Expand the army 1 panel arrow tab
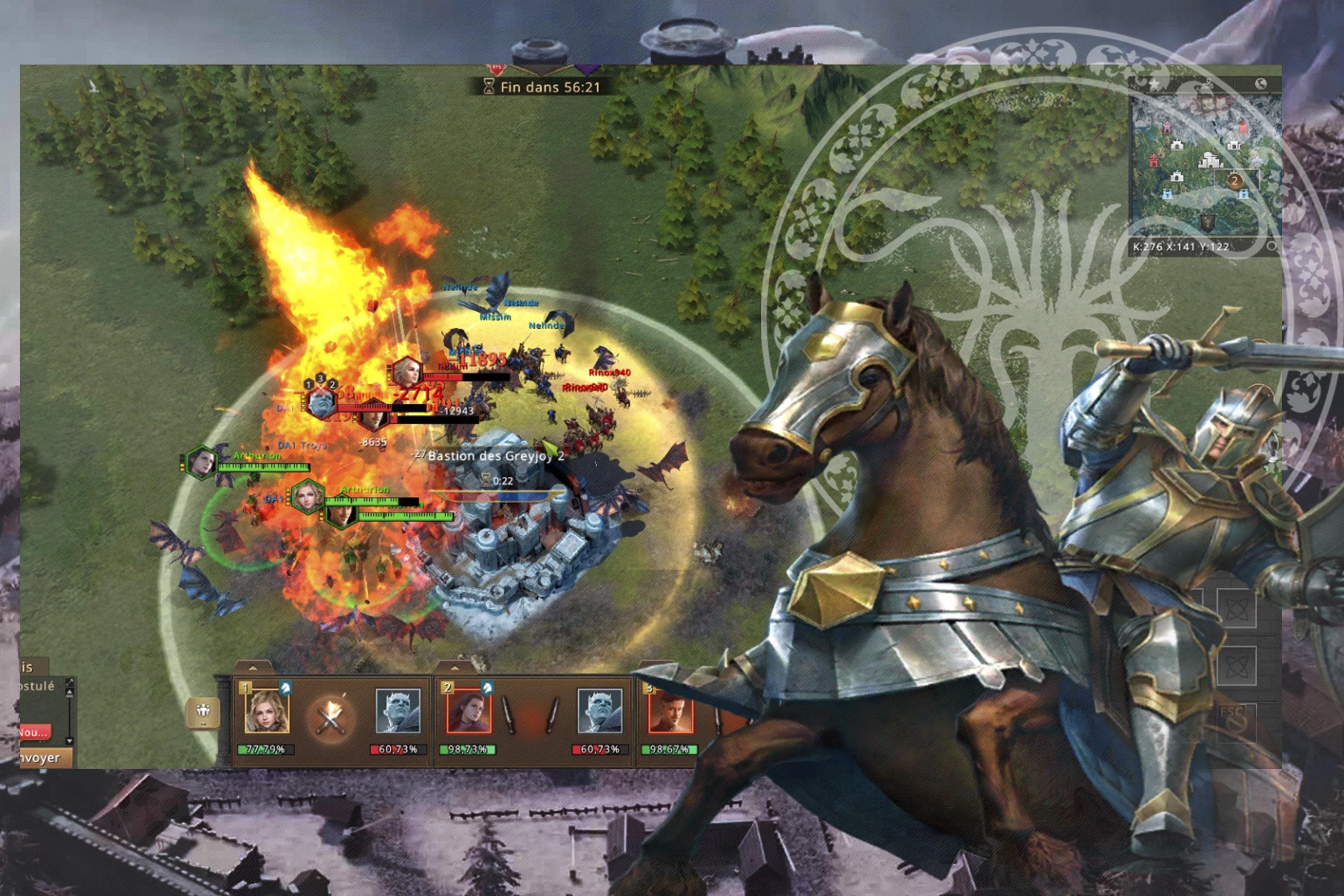This screenshot has height=896, width=1344. (x=253, y=667)
